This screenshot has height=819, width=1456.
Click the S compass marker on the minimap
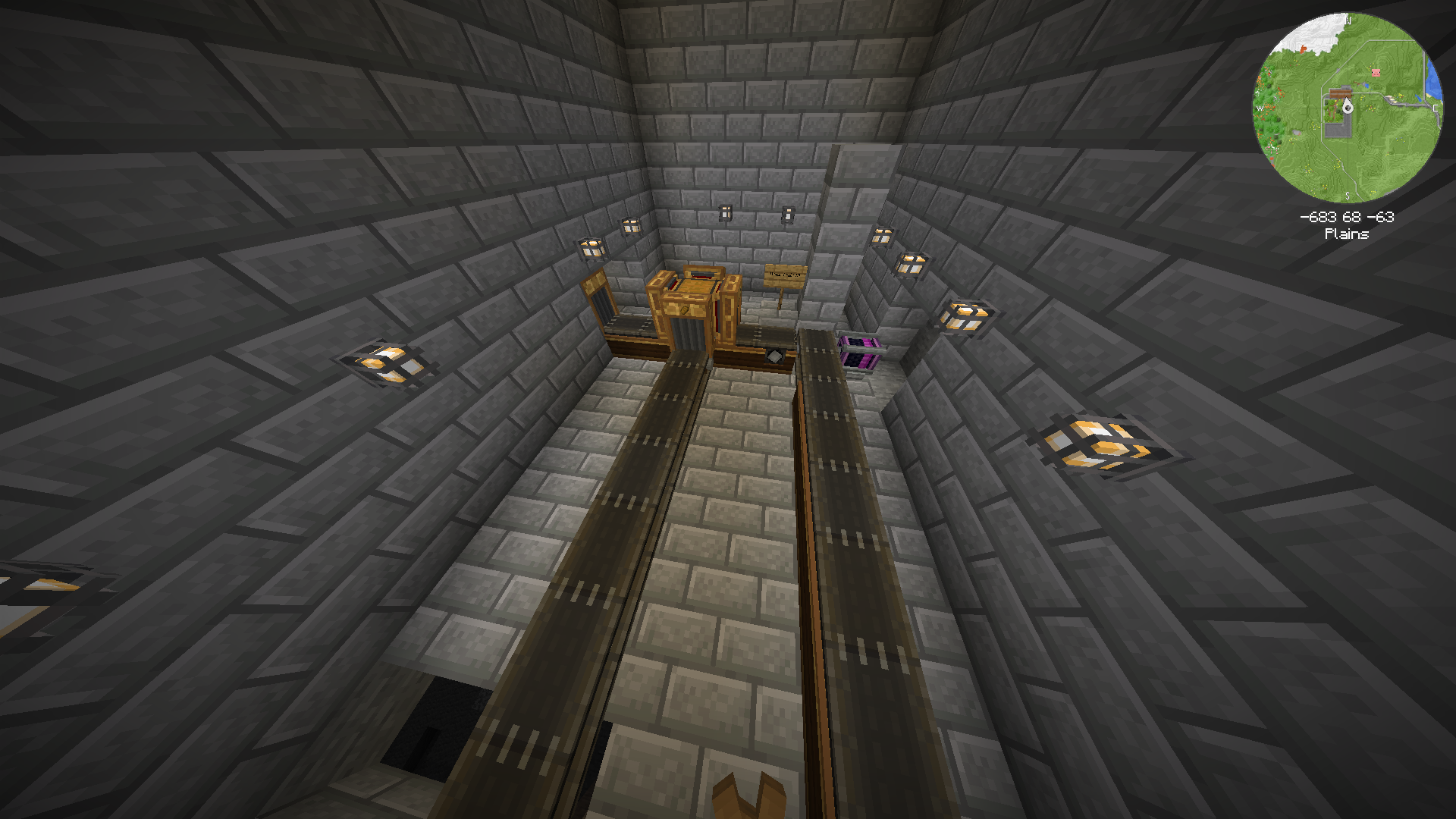tap(1348, 196)
